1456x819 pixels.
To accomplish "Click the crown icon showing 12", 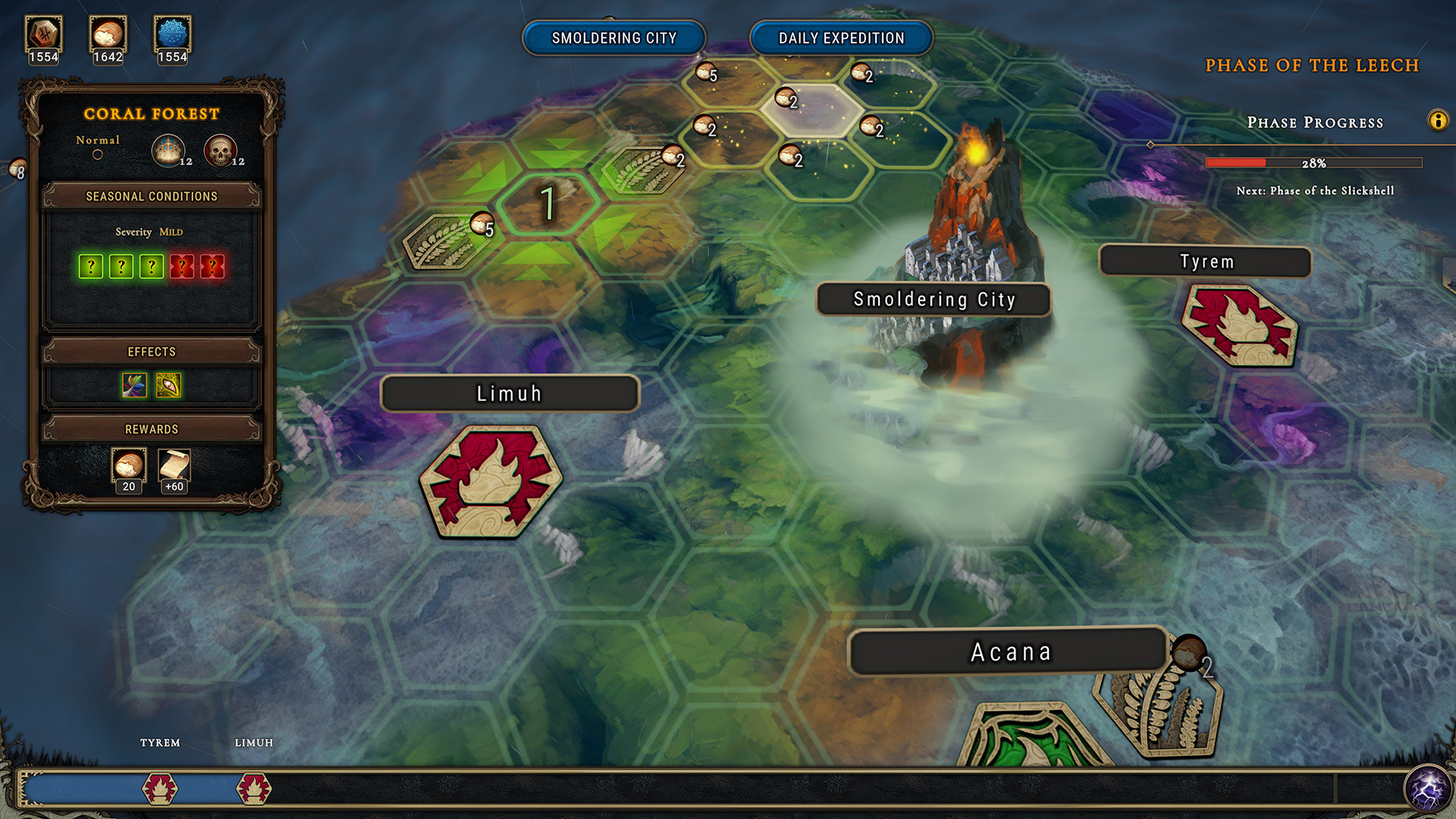I will pos(168,149).
